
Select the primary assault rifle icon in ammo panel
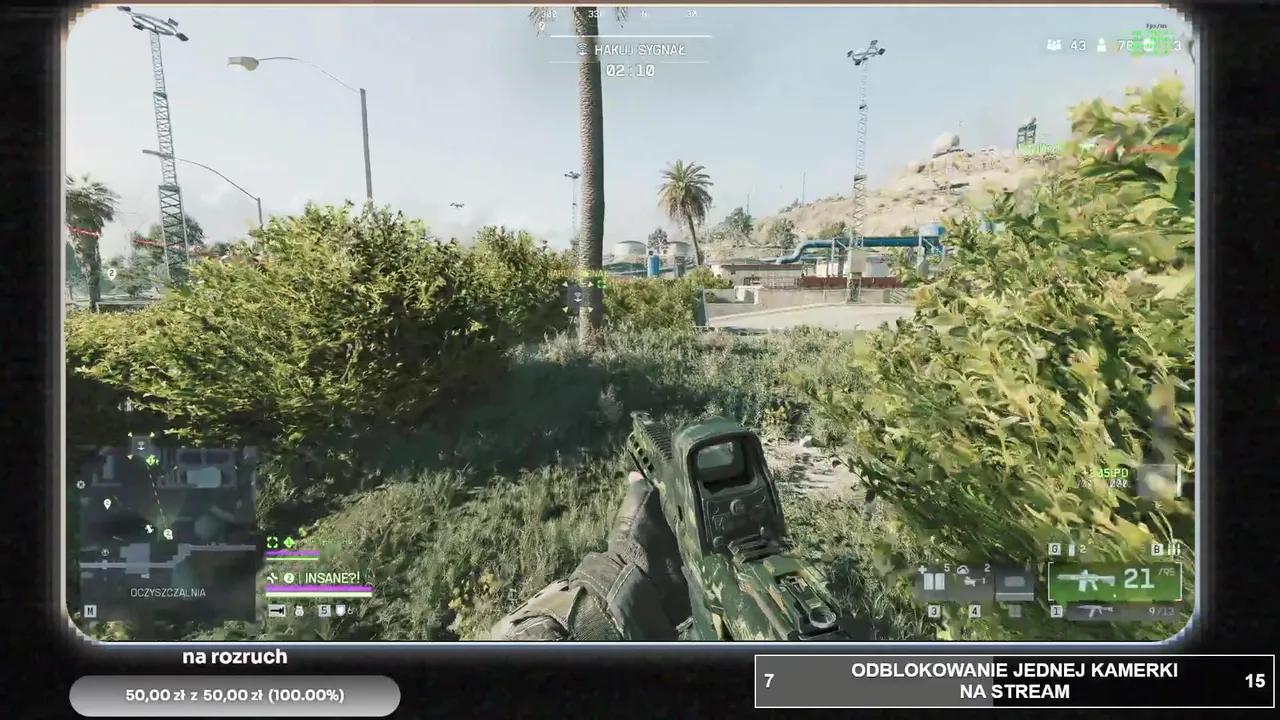(1085, 580)
